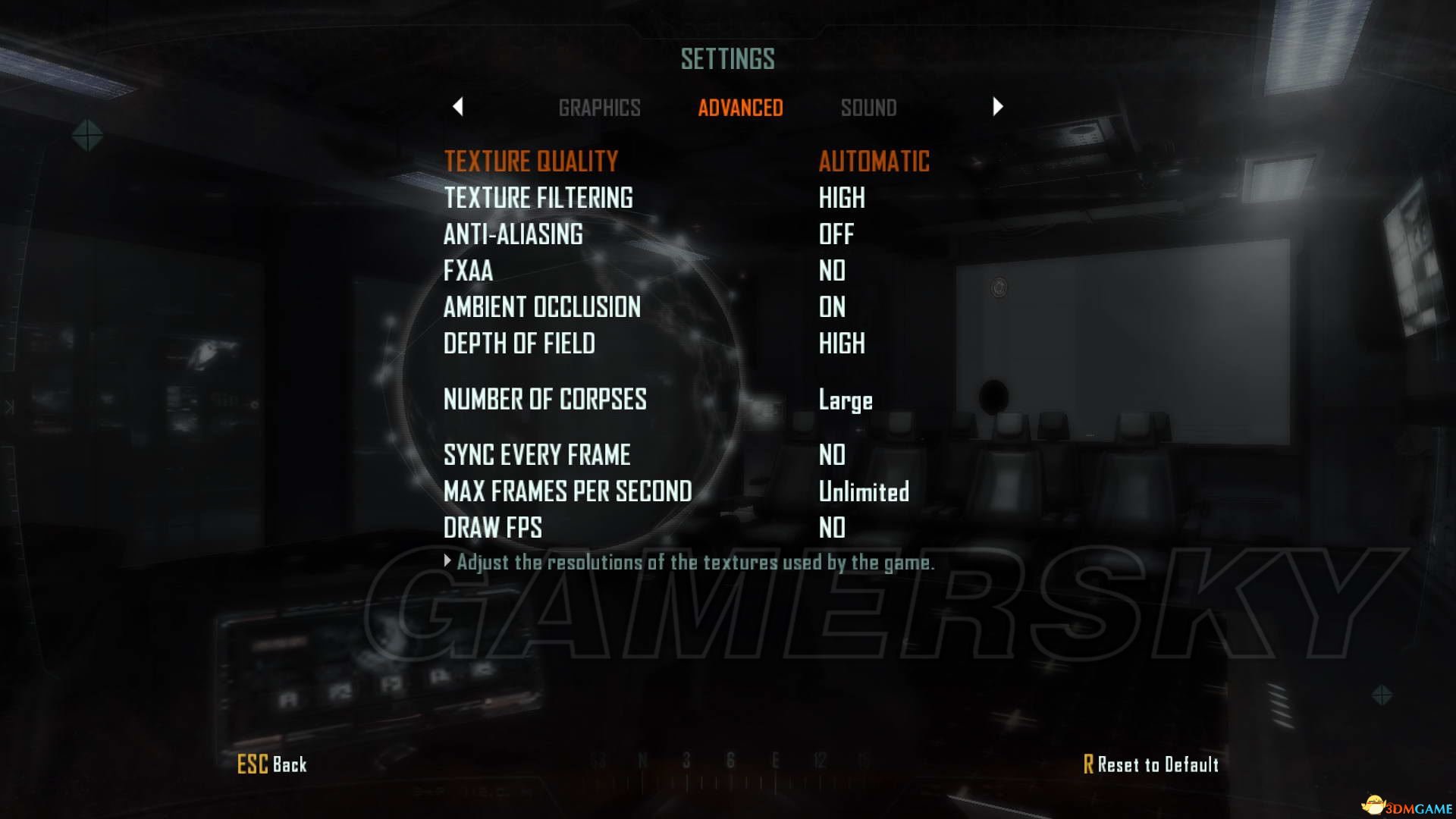The image size is (1456, 819).
Task: Choose the Texture Filtering setting
Action: pyautogui.click(x=538, y=198)
